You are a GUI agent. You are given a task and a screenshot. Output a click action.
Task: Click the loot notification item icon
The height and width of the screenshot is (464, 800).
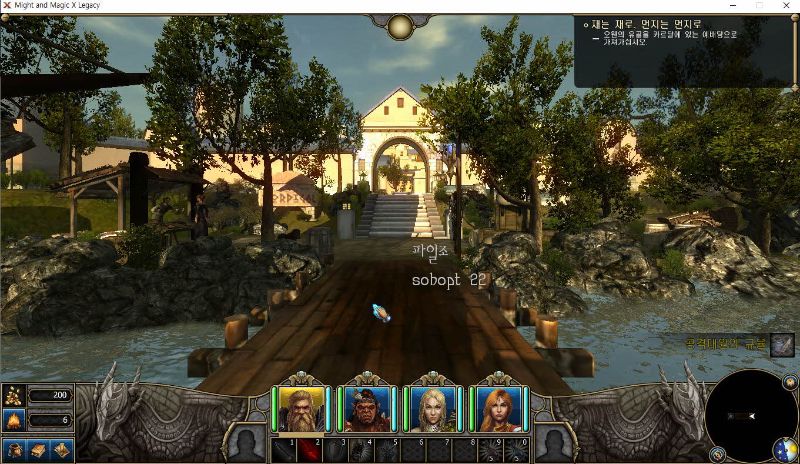(x=782, y=345)
